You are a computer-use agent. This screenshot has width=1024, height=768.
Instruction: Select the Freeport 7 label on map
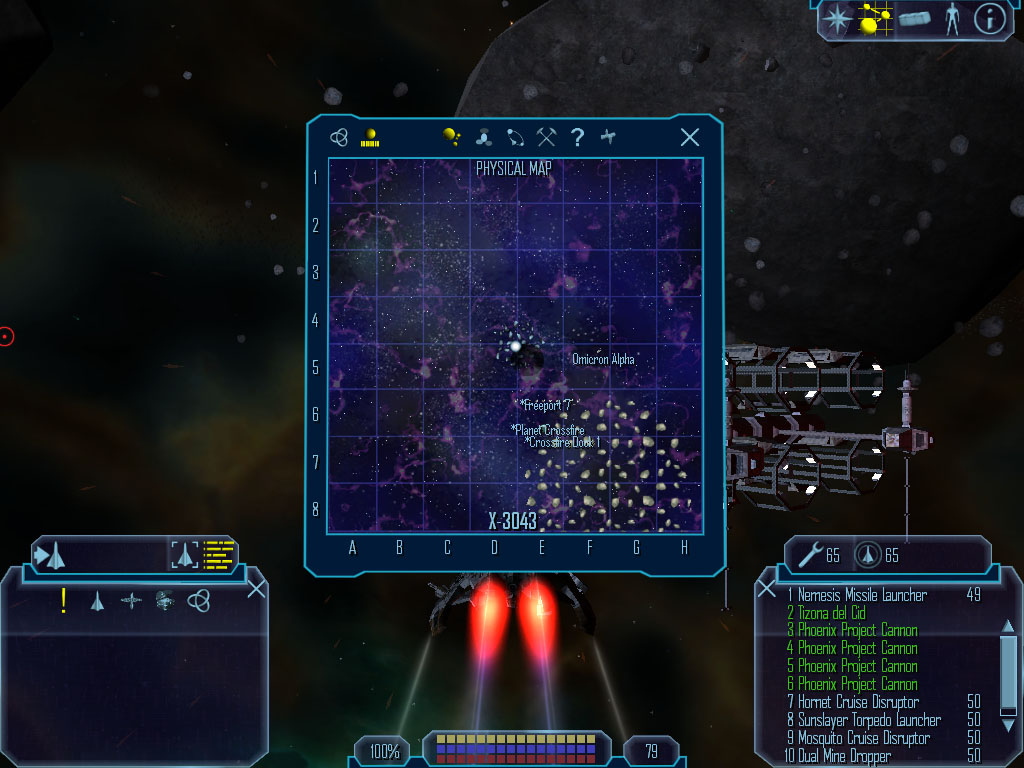[547, 405]
